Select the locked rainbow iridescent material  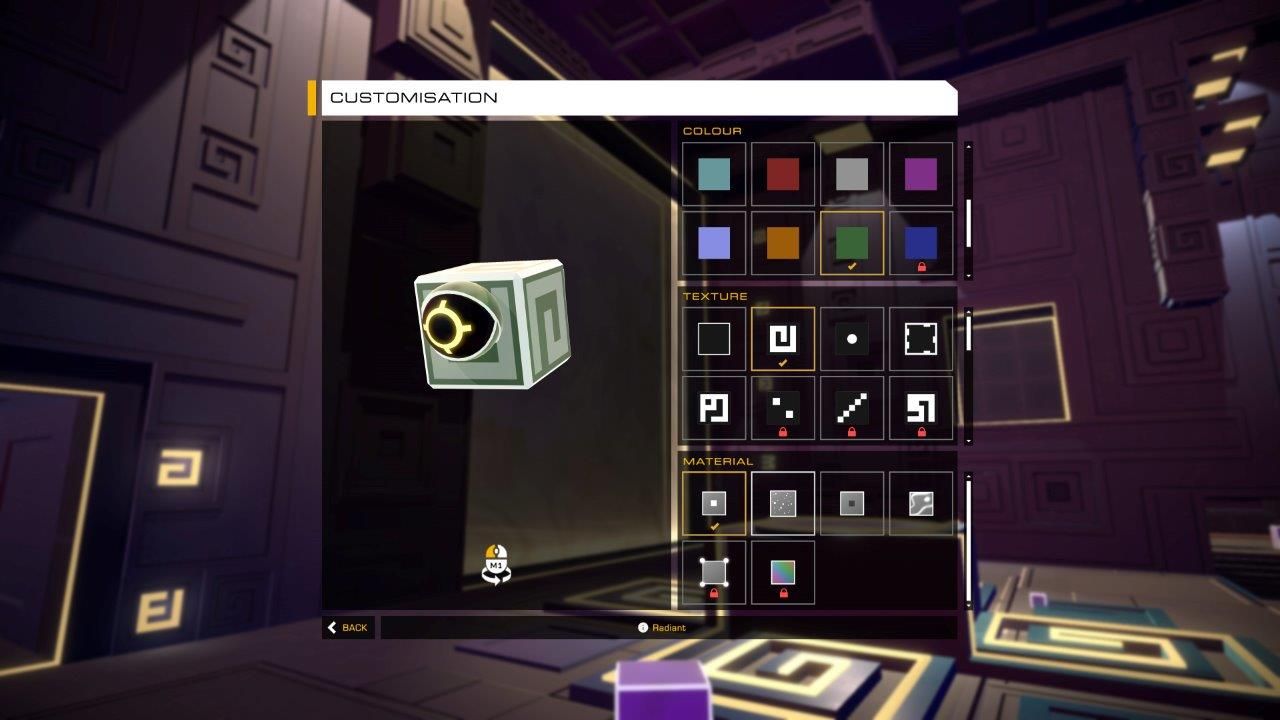point(783,571)
